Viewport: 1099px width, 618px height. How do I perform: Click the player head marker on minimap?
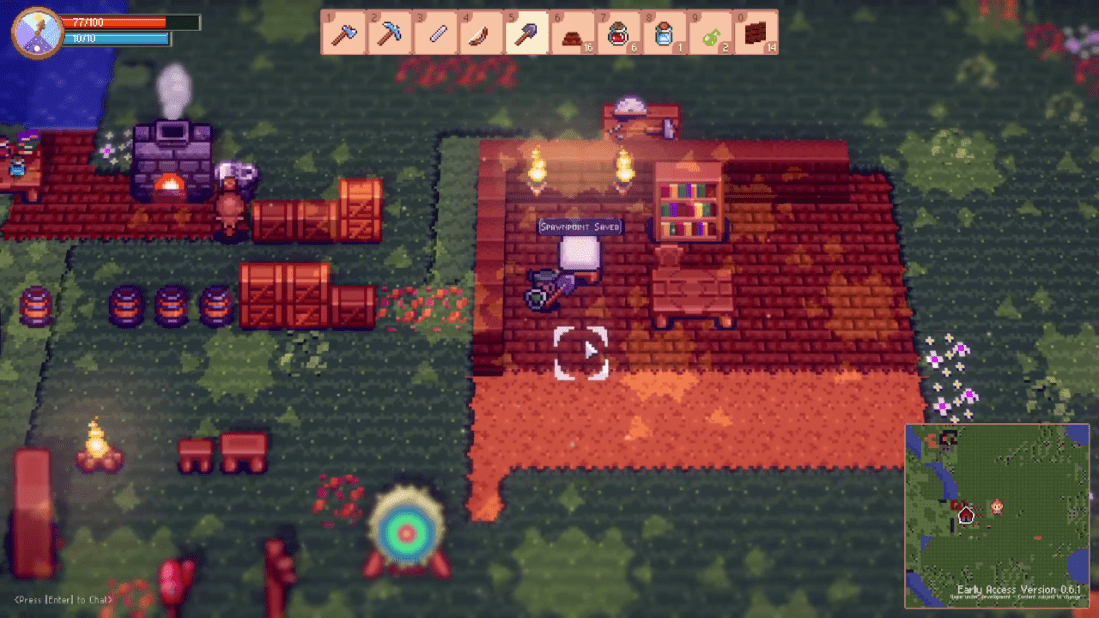click(997, 509)
